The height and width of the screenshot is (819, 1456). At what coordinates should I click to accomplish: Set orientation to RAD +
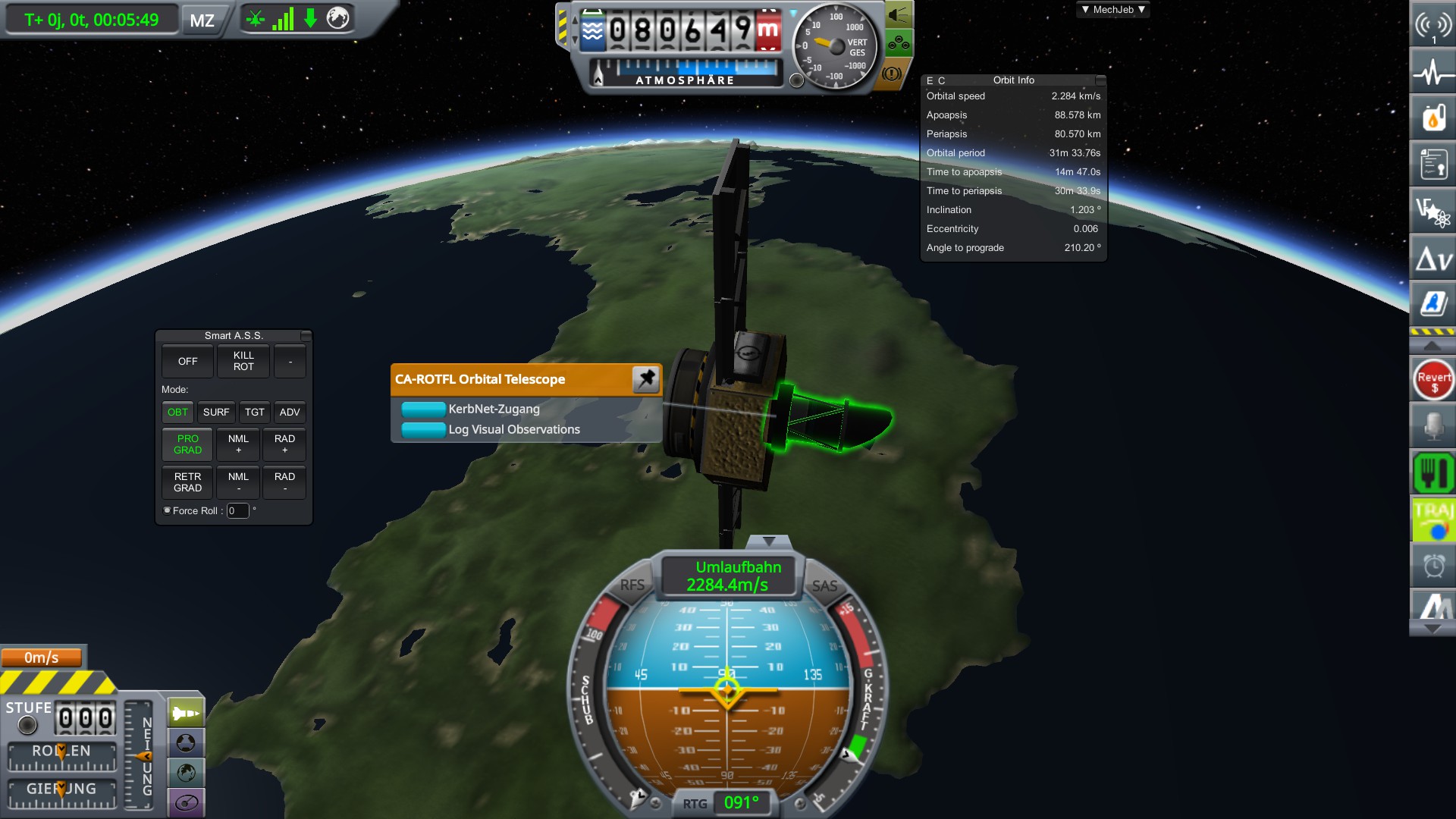point(284,444)
